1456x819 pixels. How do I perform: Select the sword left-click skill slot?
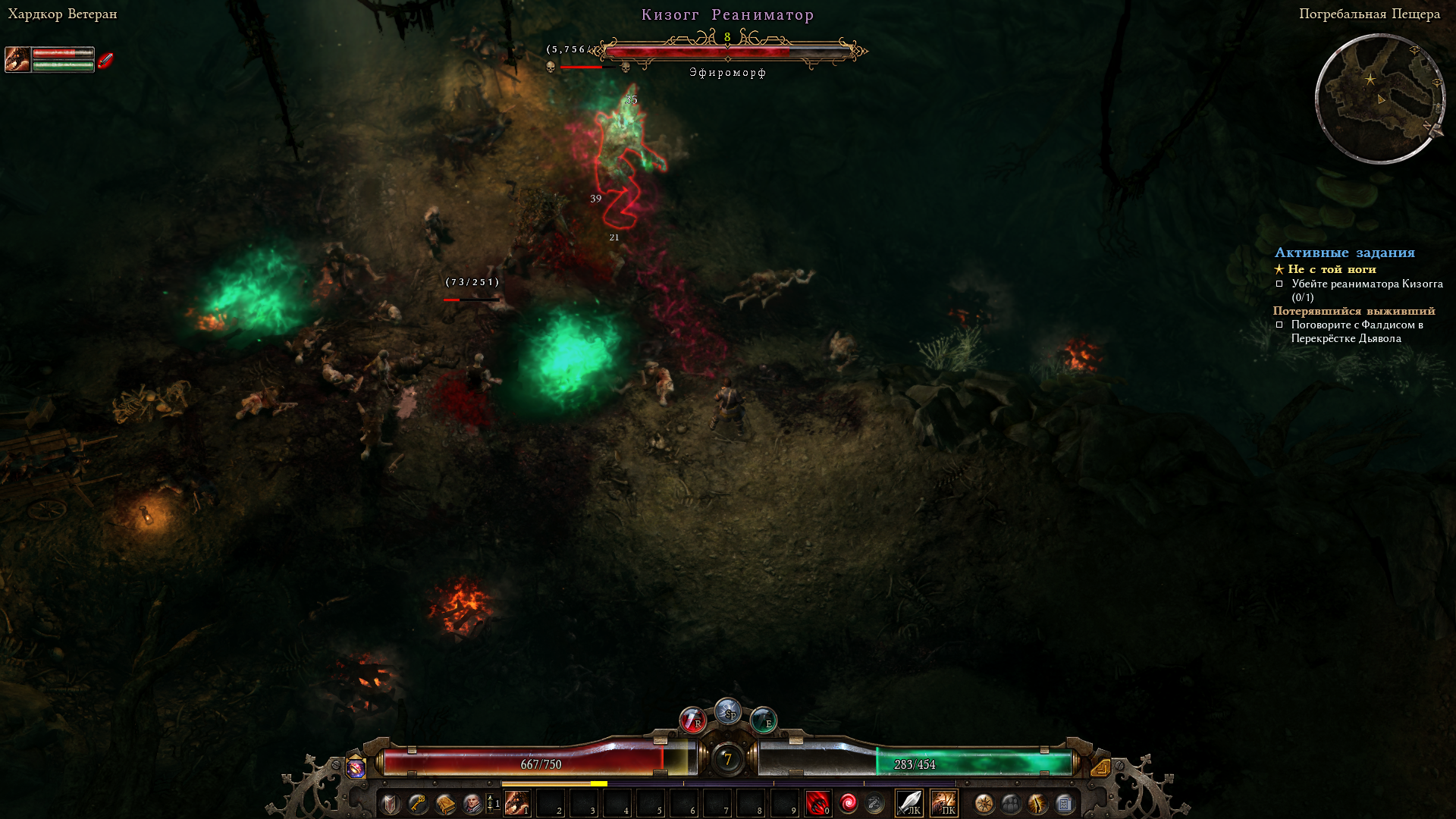pos(909,803)
